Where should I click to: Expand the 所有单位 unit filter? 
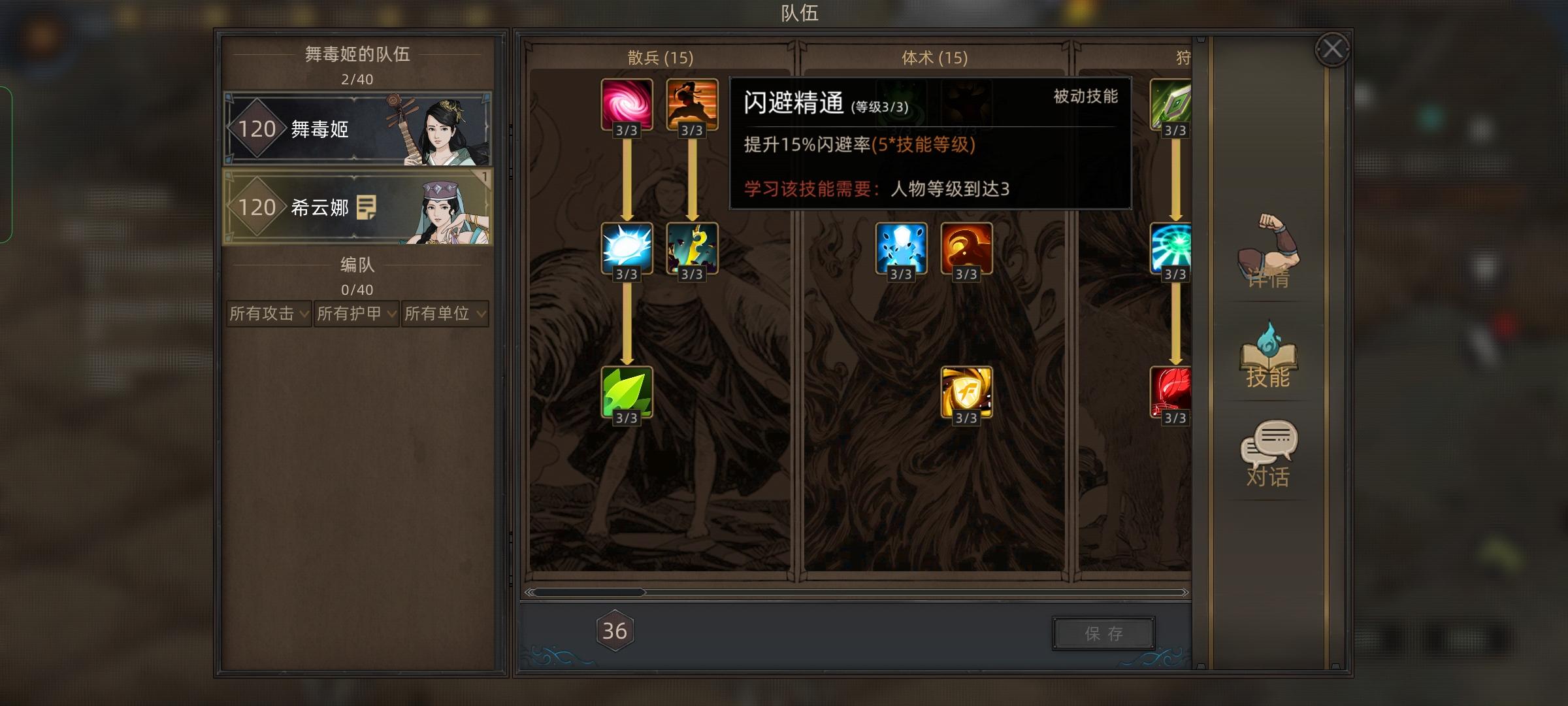[445, 314]
